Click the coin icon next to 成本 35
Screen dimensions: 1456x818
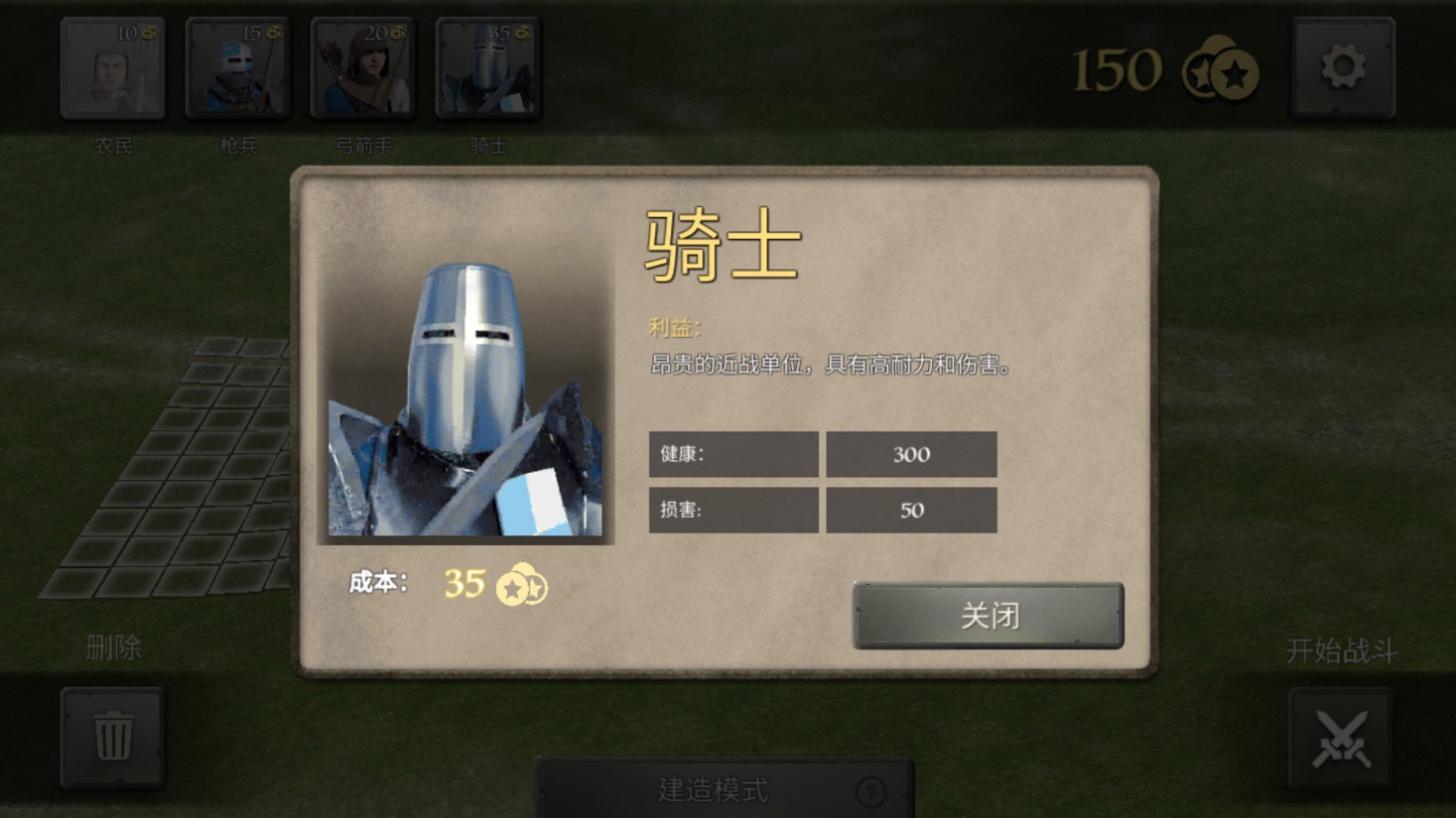click(x=522, y=587)
